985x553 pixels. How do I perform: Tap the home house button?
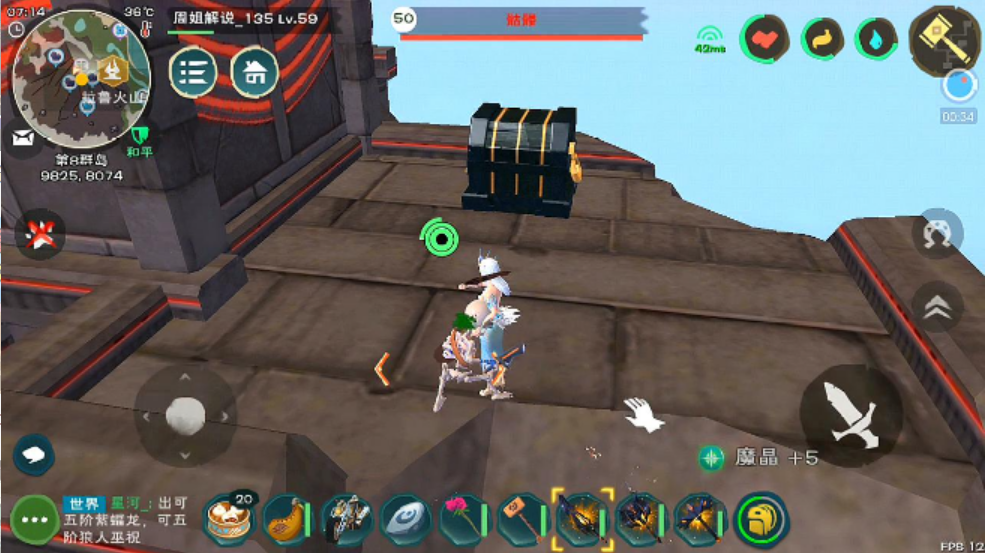[255, 73]
